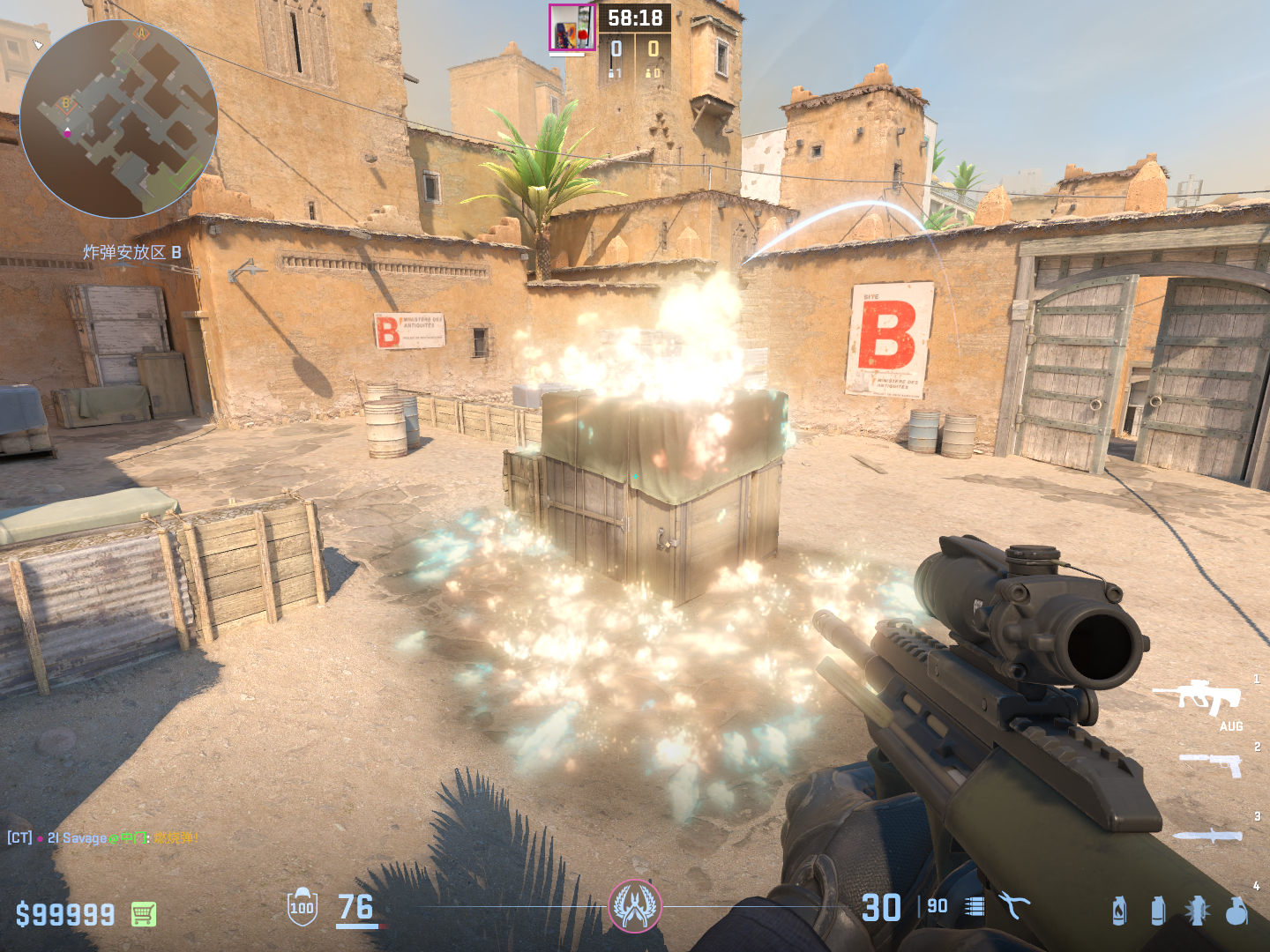The width and height of the screenshot is (1270, 952).
Task: Click the armor helmet shield icon
Action: coord(302,907)
